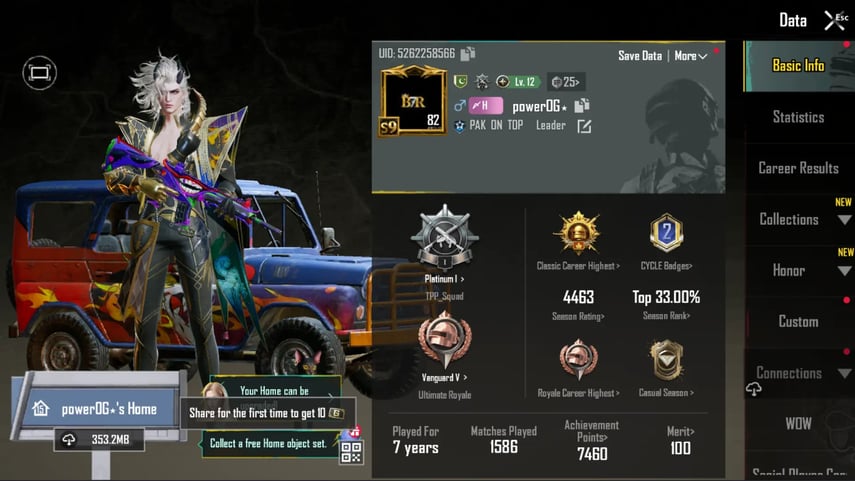Copy the UID number

point(468,53)
